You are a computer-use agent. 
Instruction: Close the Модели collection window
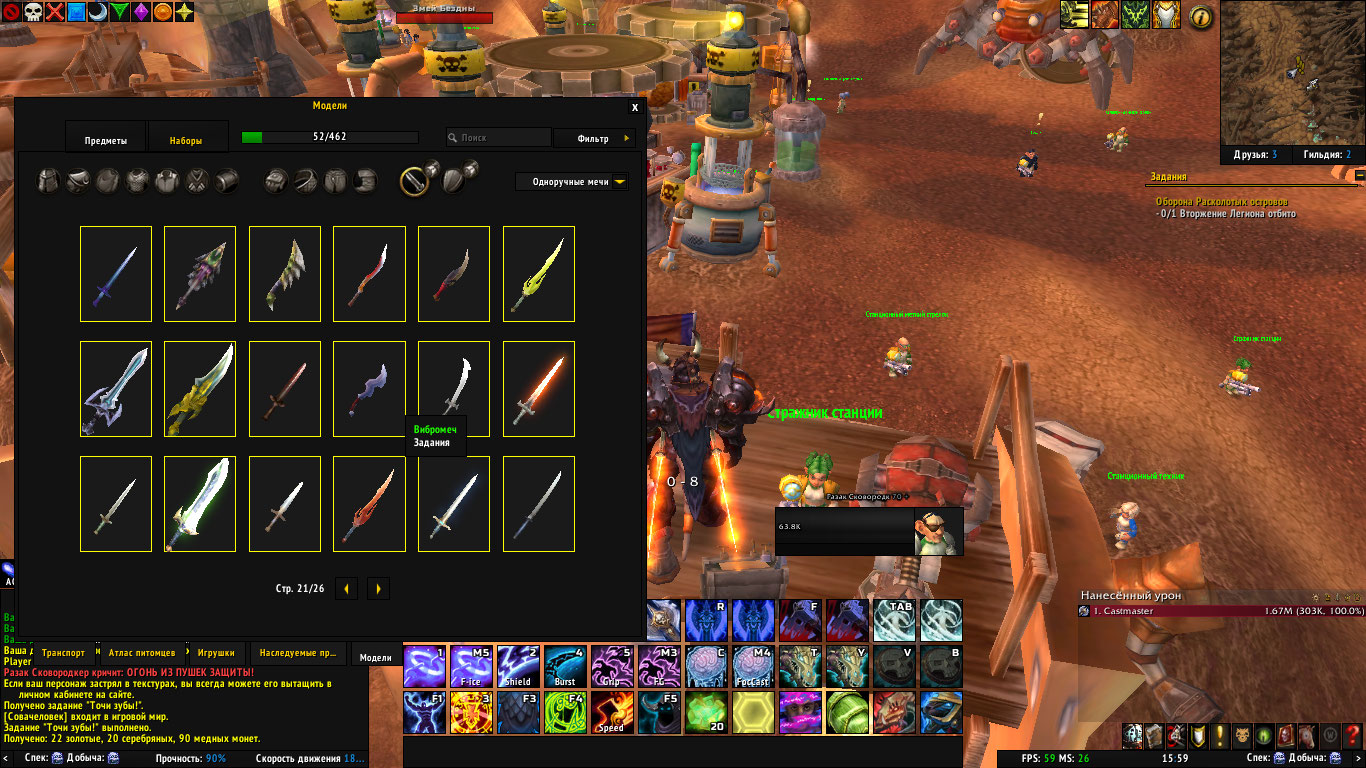(x=635, y=107)
